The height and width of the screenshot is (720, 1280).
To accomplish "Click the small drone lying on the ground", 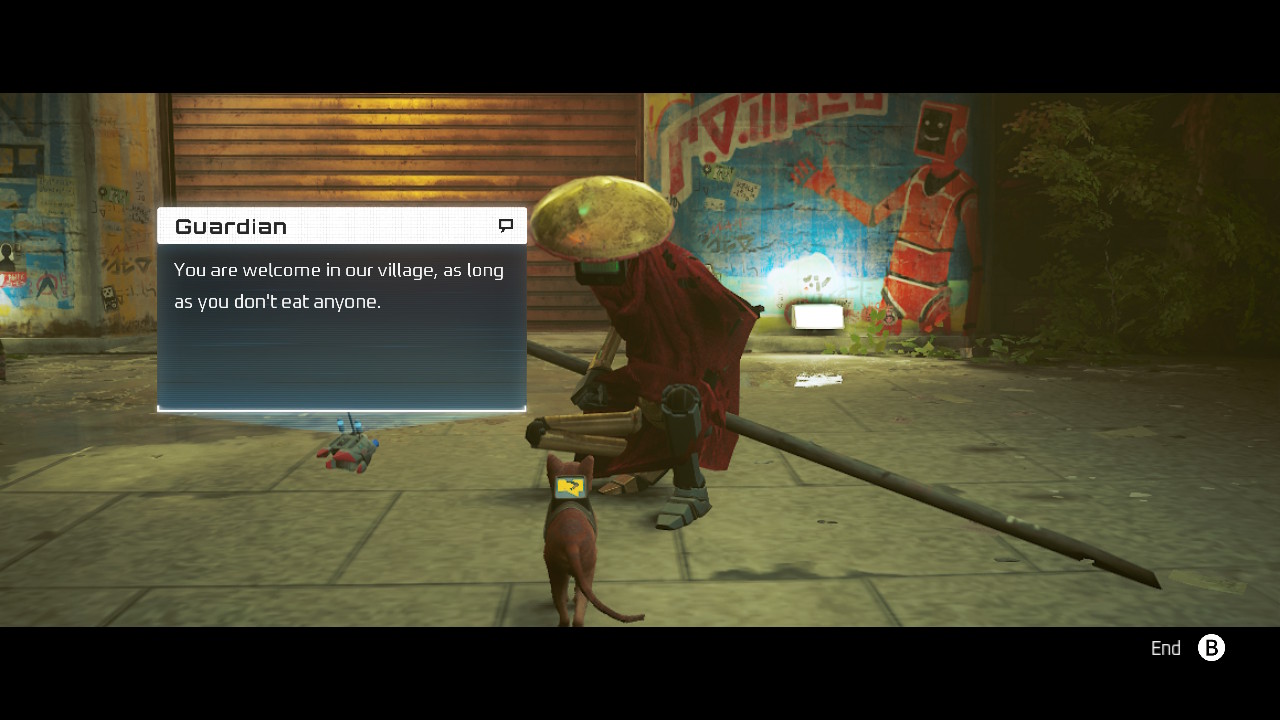I will [348, 448].
